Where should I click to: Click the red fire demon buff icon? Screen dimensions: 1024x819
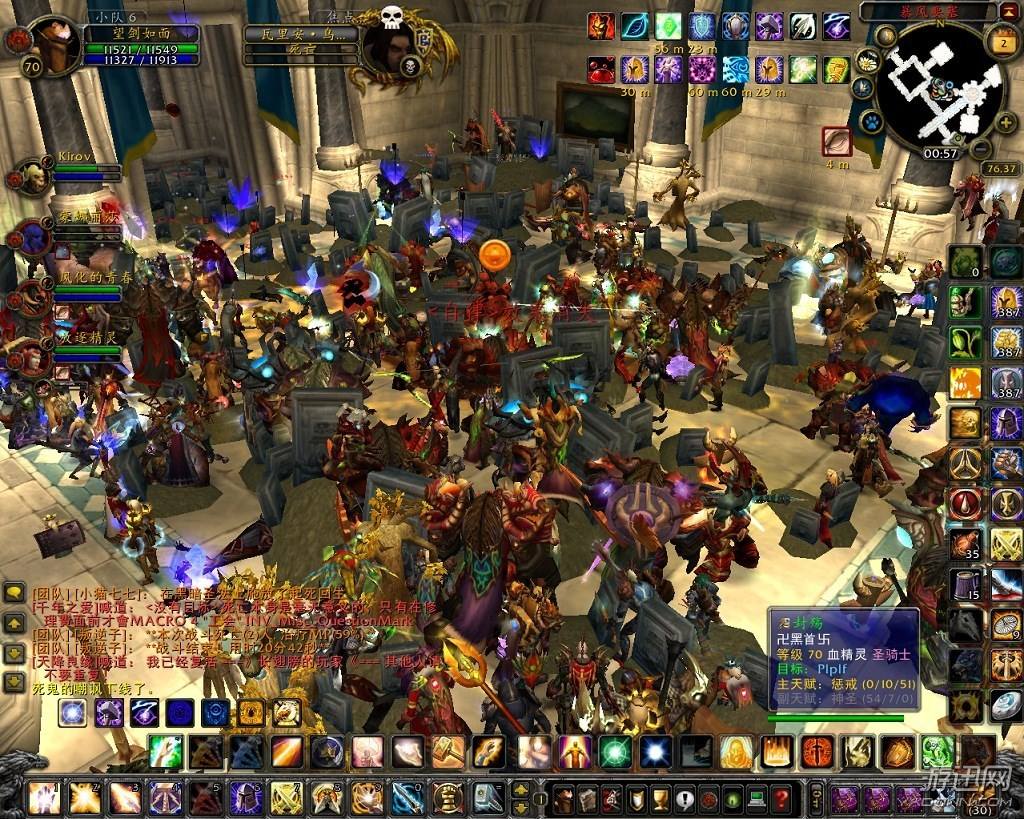601,26
